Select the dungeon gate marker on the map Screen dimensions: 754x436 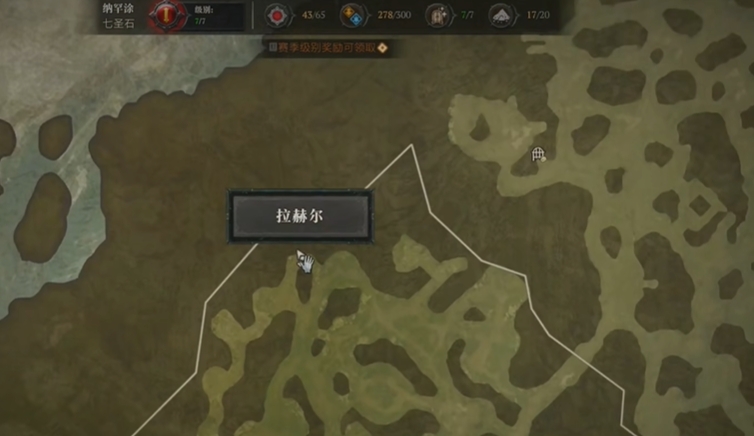click(x=538, y=154)
